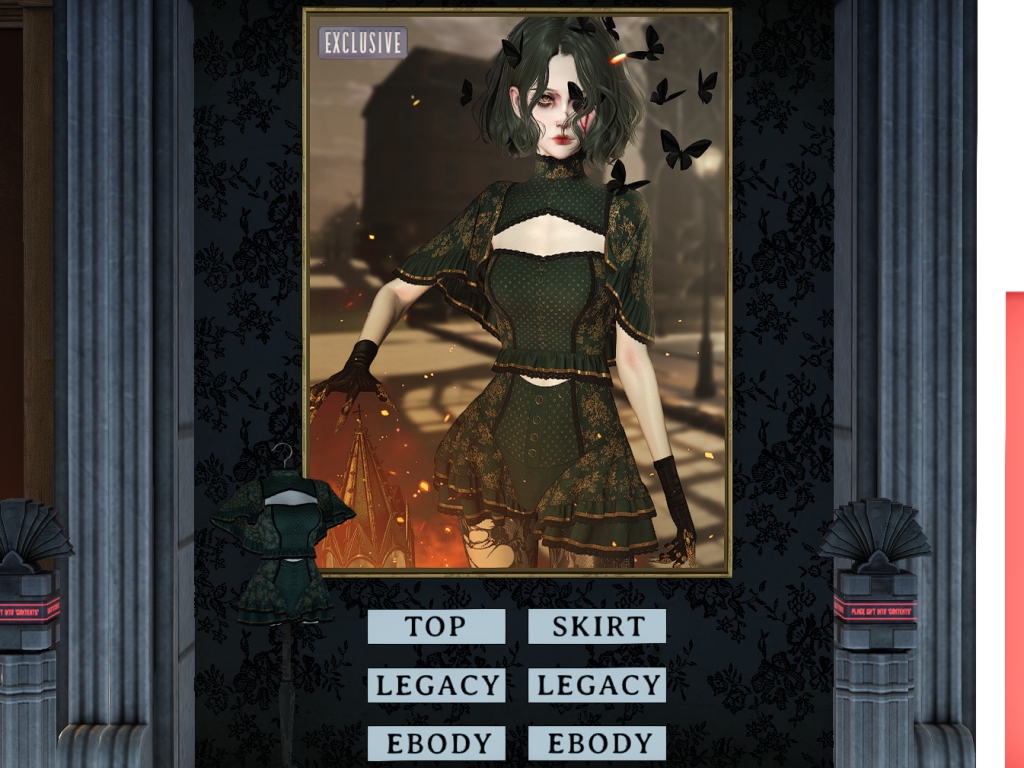This screenshot has width=1024, height=768.
Task: Pick the EBODY option in the TOP column
Action: click(x=436, y=744)
